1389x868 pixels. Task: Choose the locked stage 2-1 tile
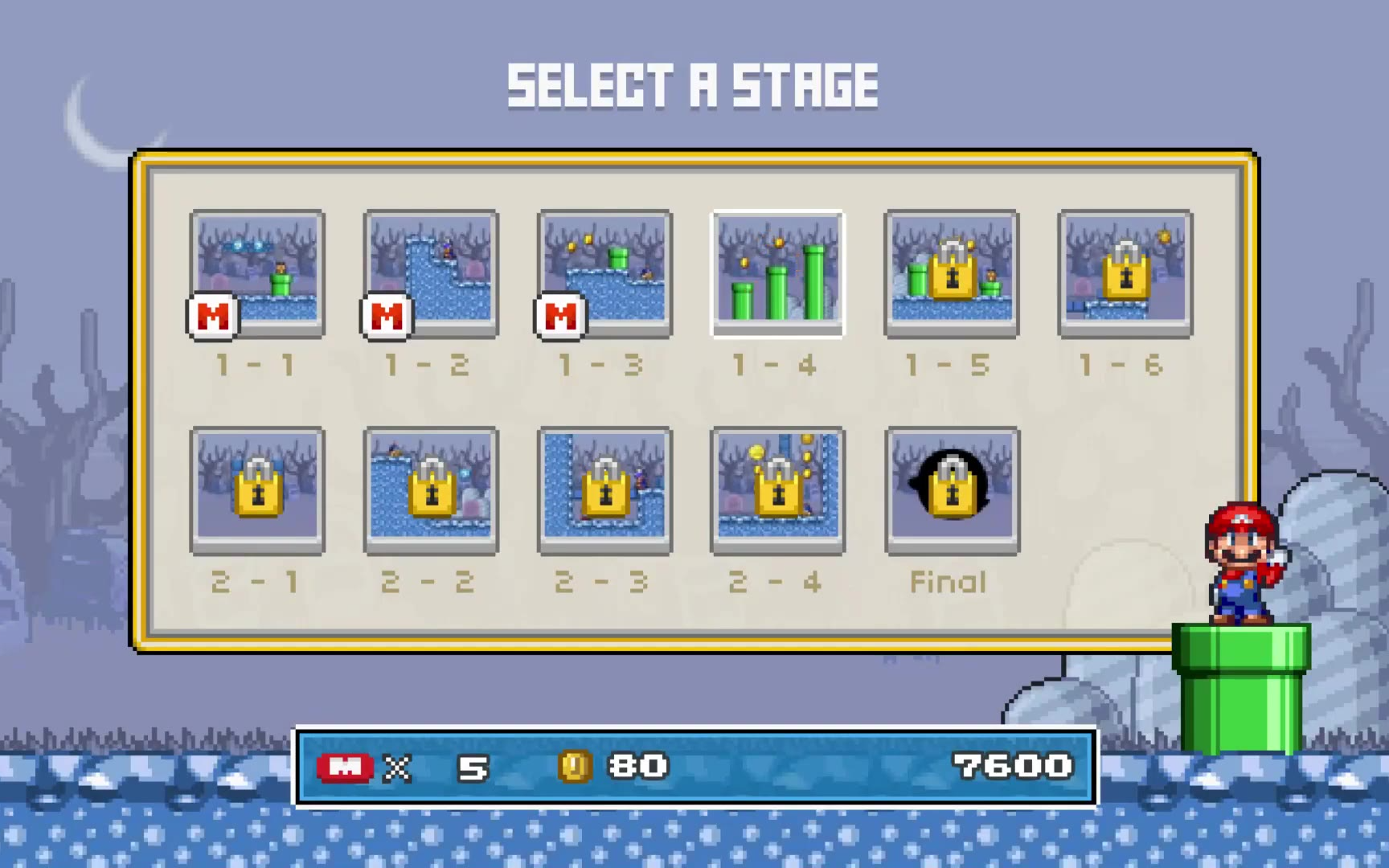coord(257,490)
